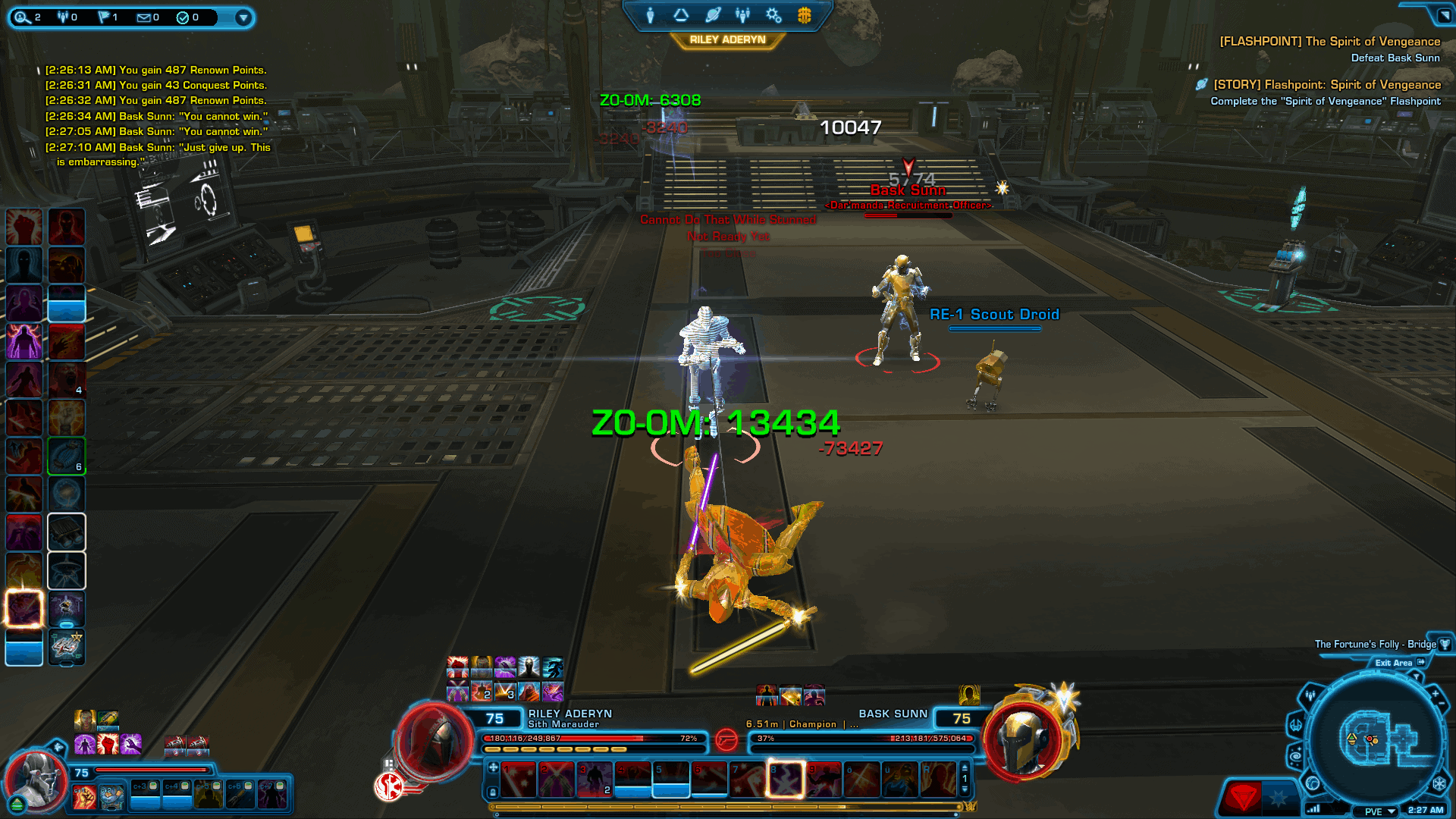The image size is (1456, 819).
Task: Open the group finder icon near the minimap
Action: point(1310,695)
